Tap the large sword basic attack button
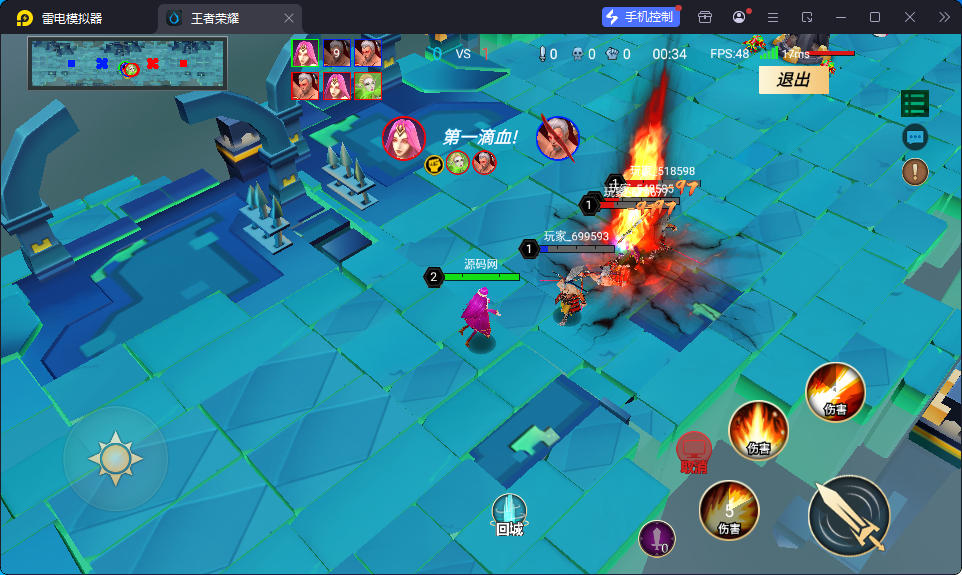Screen dimensions: 962x575 (849, 515)
